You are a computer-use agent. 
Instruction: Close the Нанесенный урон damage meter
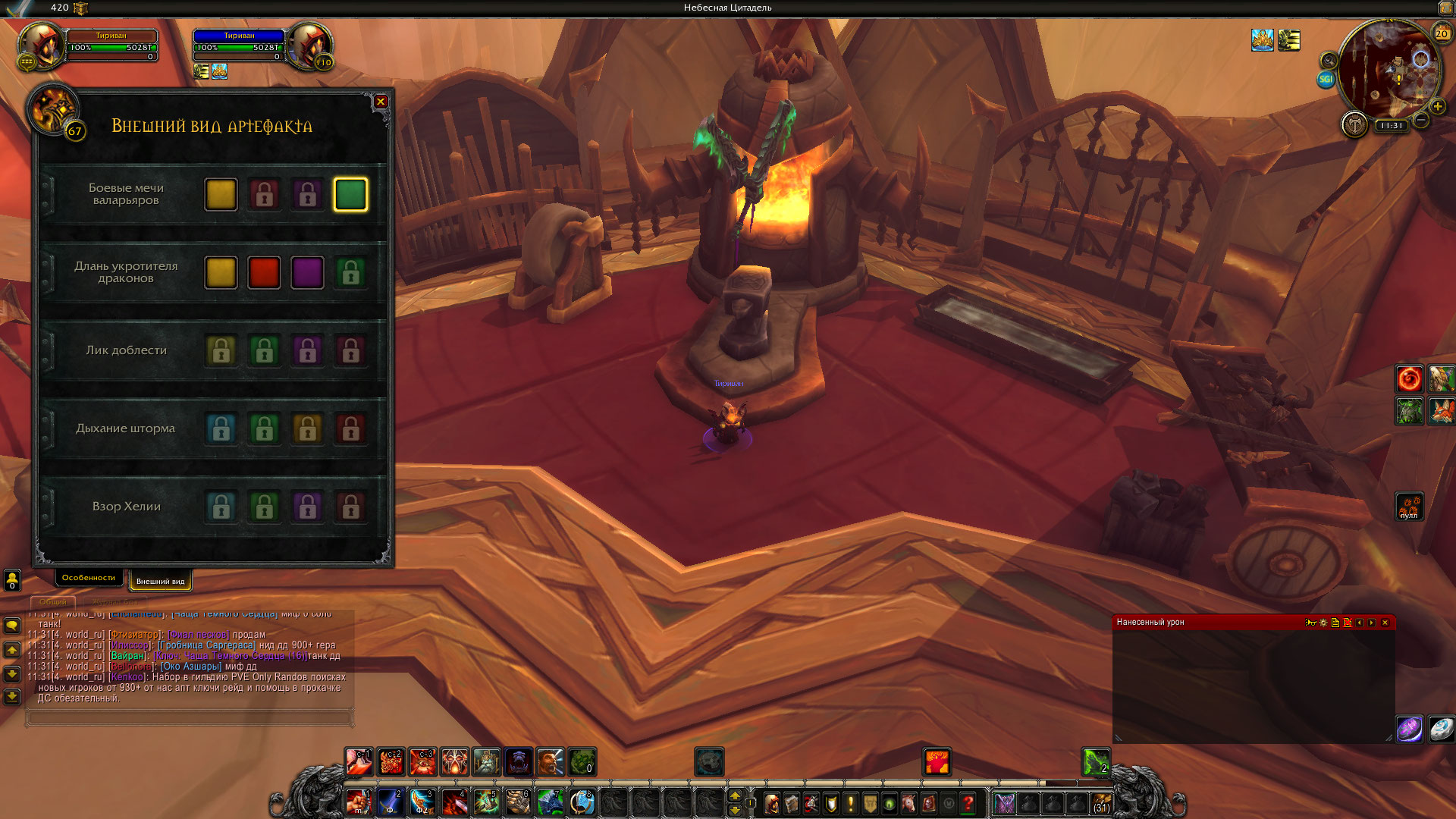tap(1385, 623)
